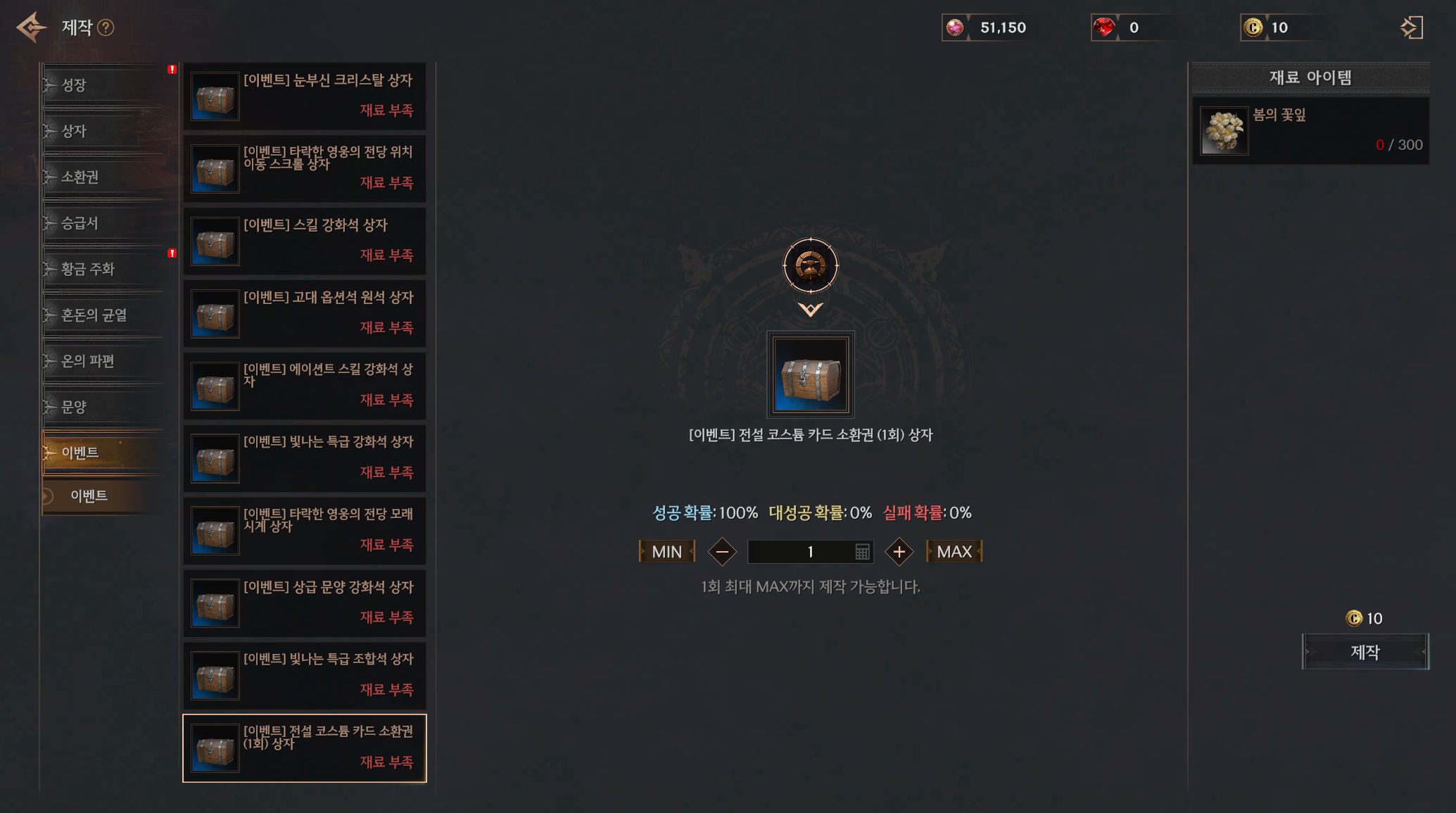Decrease craft quantity with minus button

722,552
